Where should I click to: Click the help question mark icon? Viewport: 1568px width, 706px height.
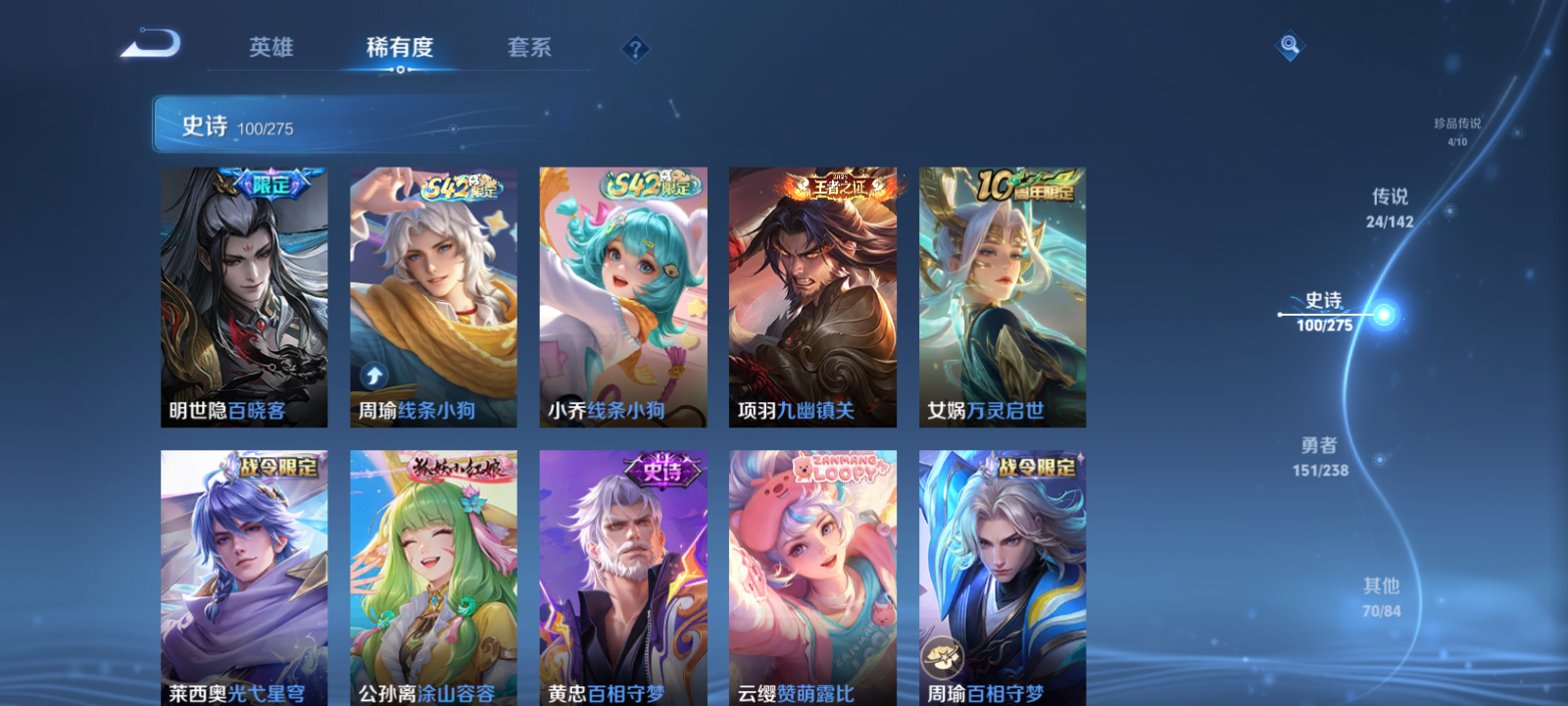coord(636,47)
